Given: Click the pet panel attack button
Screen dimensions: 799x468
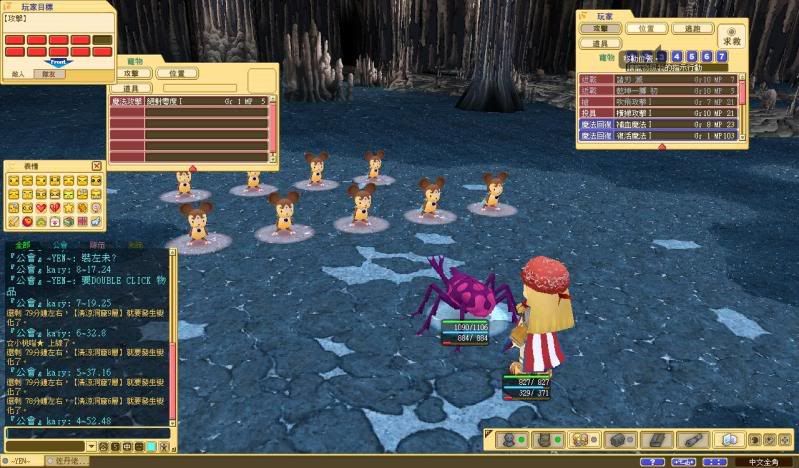Looking at the screenshot, I should [x=132, y=73].
